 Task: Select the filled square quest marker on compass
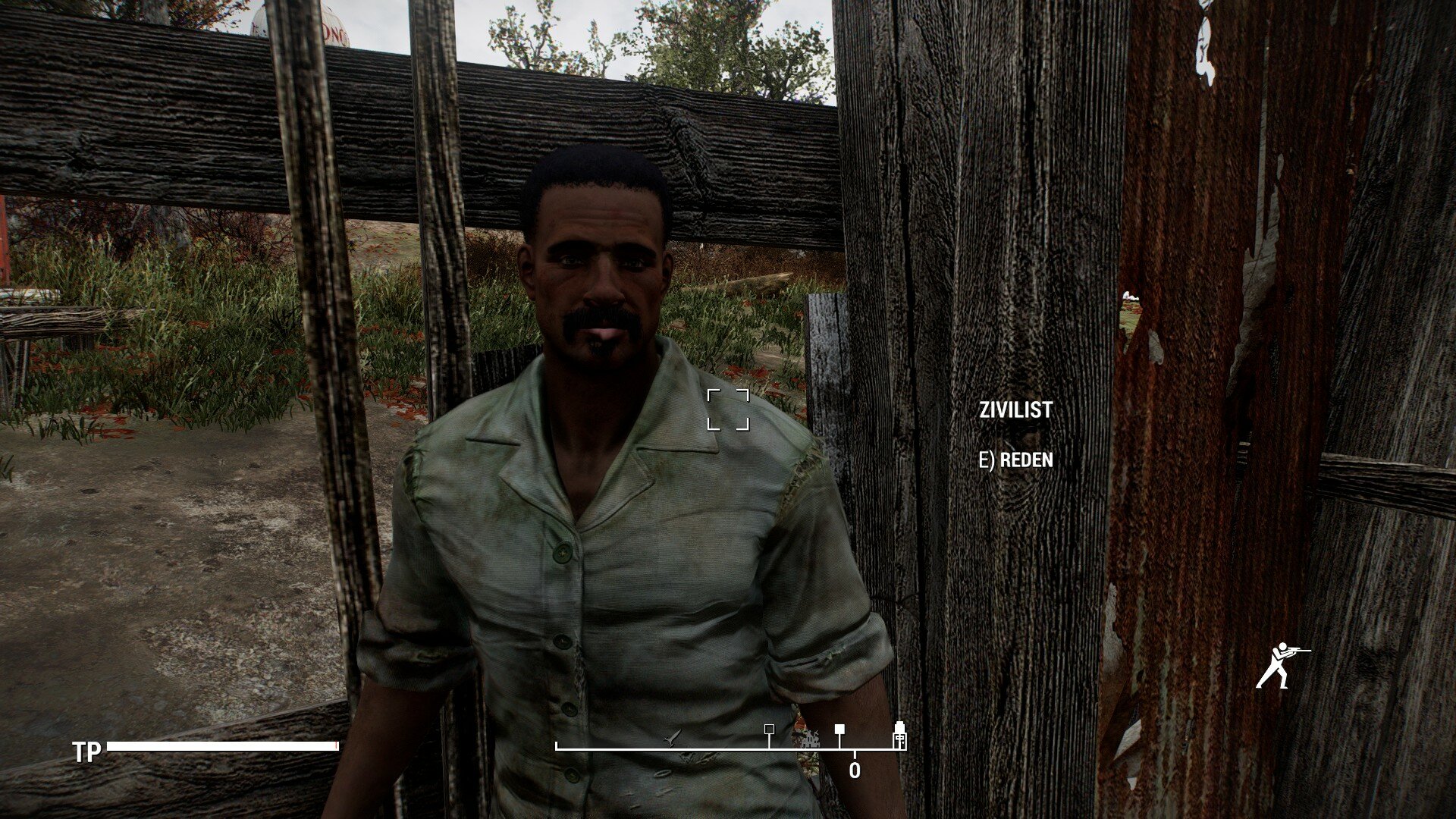click(x=839, y=729)
